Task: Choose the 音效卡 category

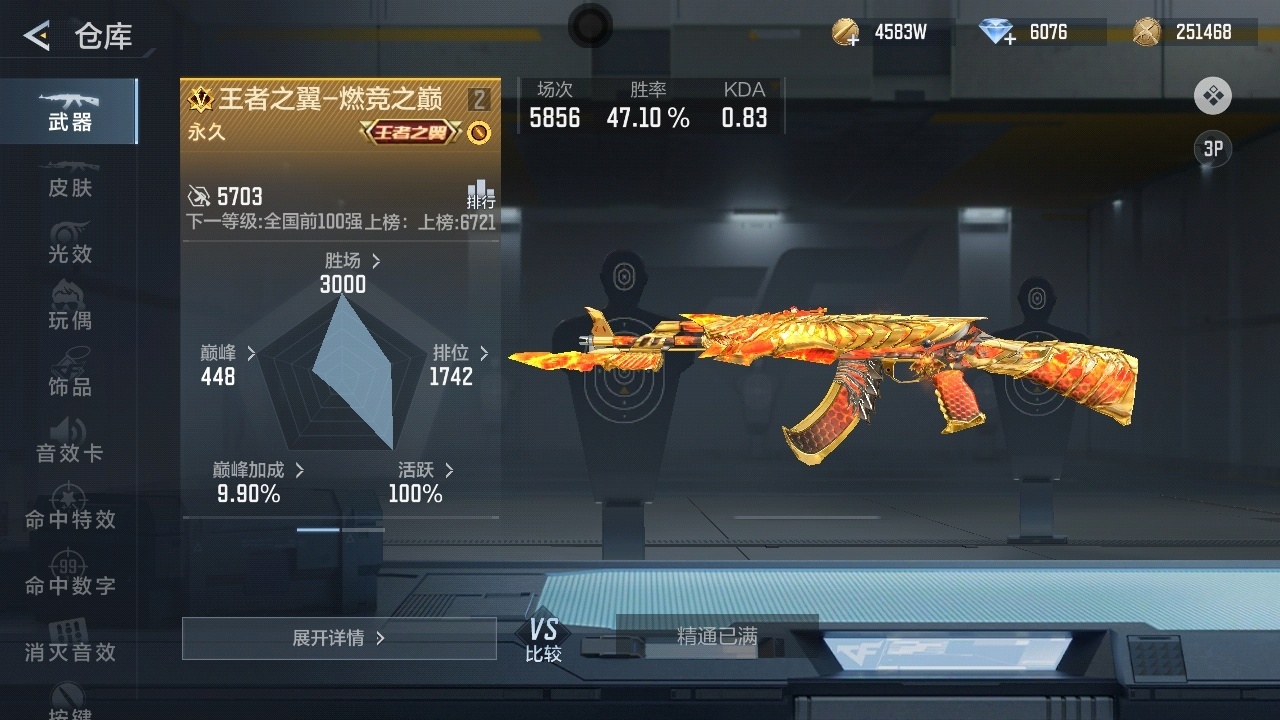Action: [70, 443]
